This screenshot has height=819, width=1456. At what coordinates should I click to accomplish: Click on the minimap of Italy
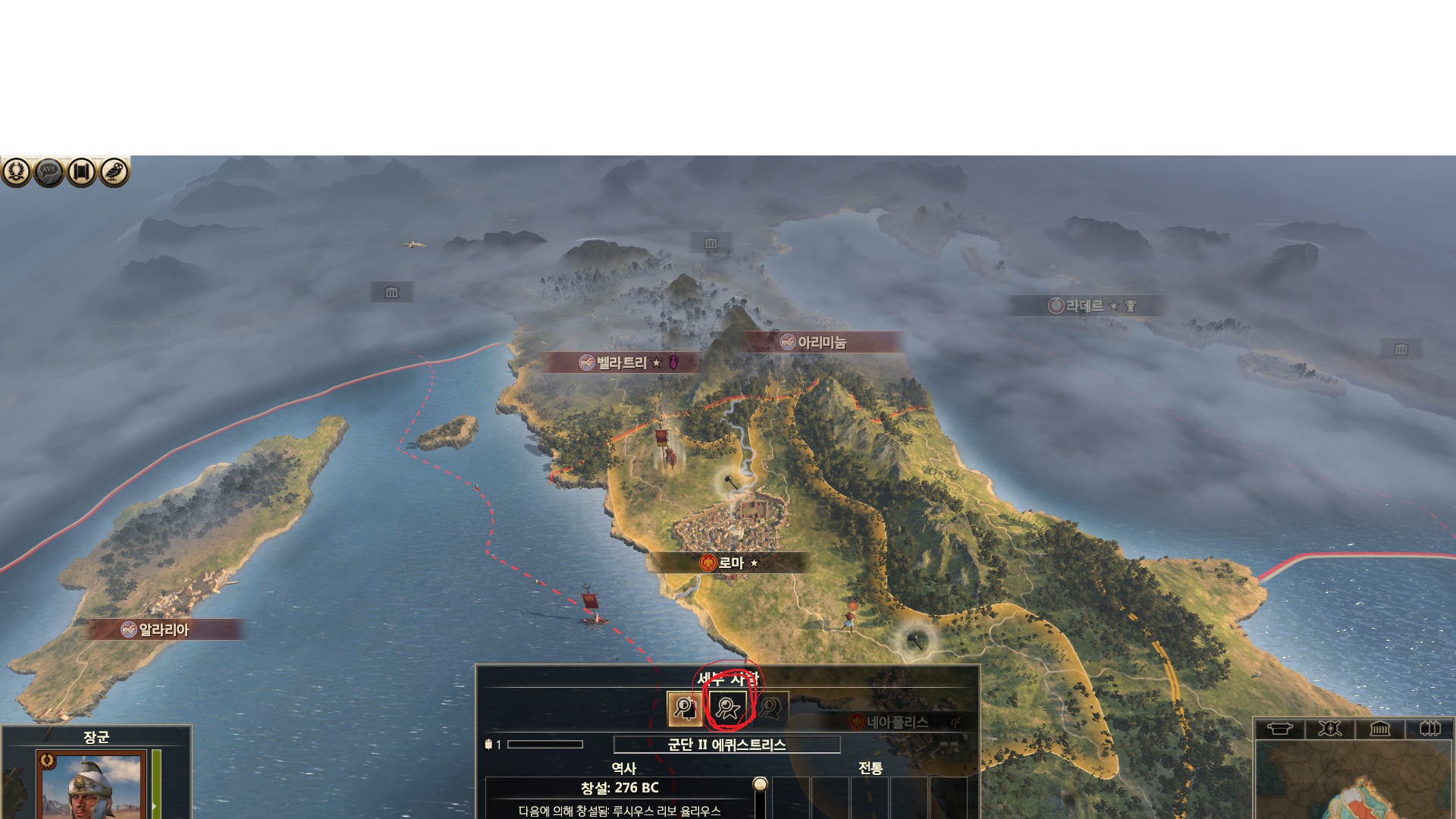pos(1354,781)
